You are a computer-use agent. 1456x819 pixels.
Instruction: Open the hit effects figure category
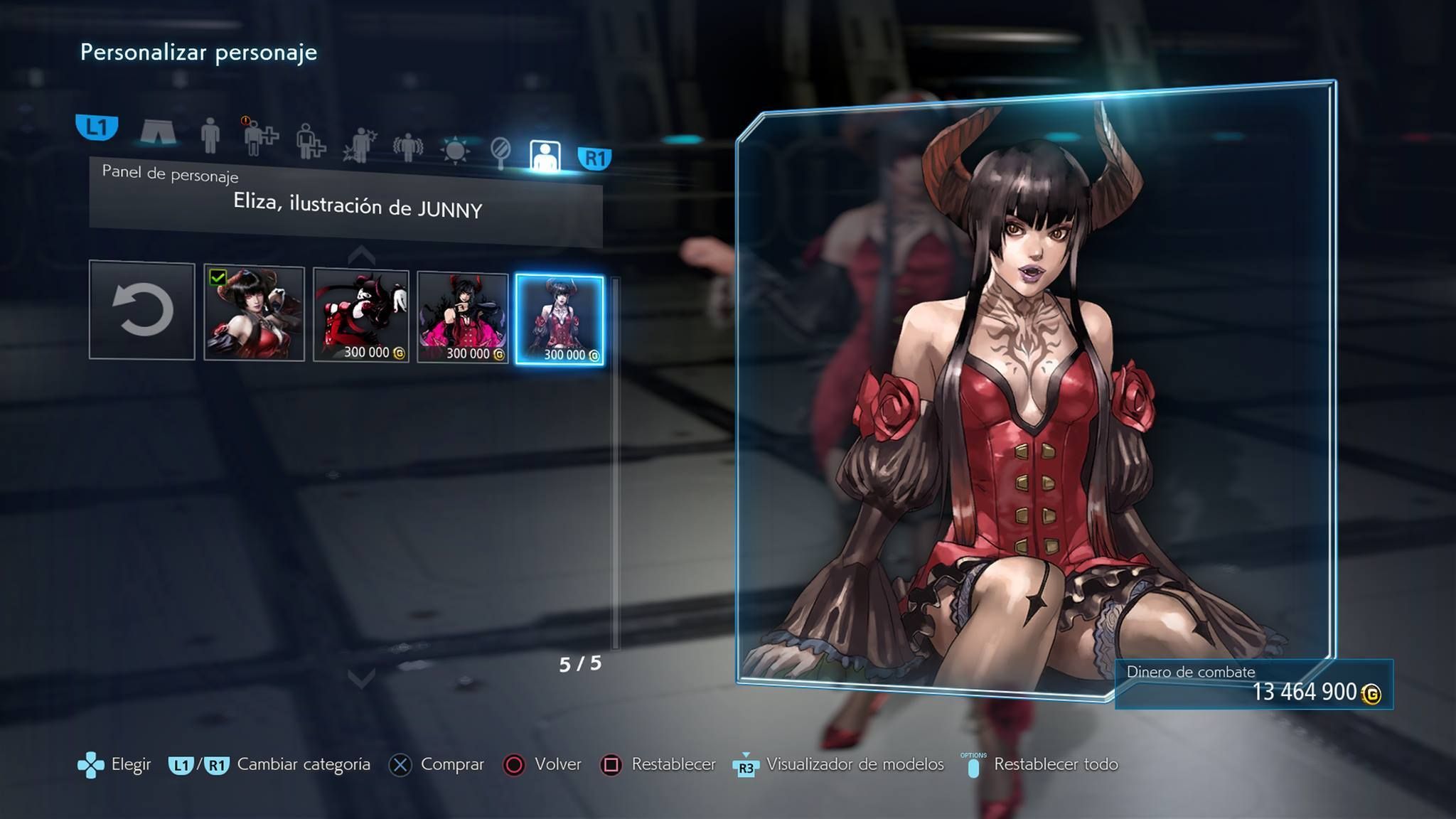(x=360, y=144)
